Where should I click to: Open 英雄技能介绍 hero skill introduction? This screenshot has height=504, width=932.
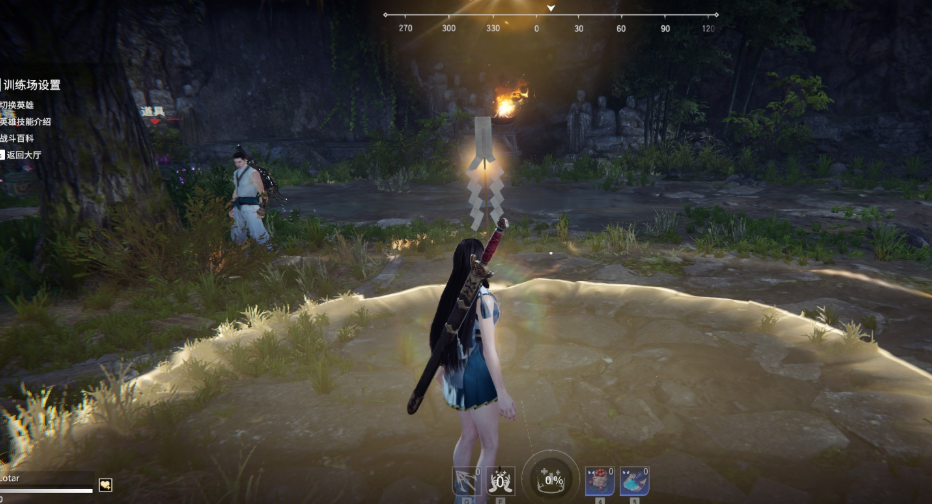point(27,121)
